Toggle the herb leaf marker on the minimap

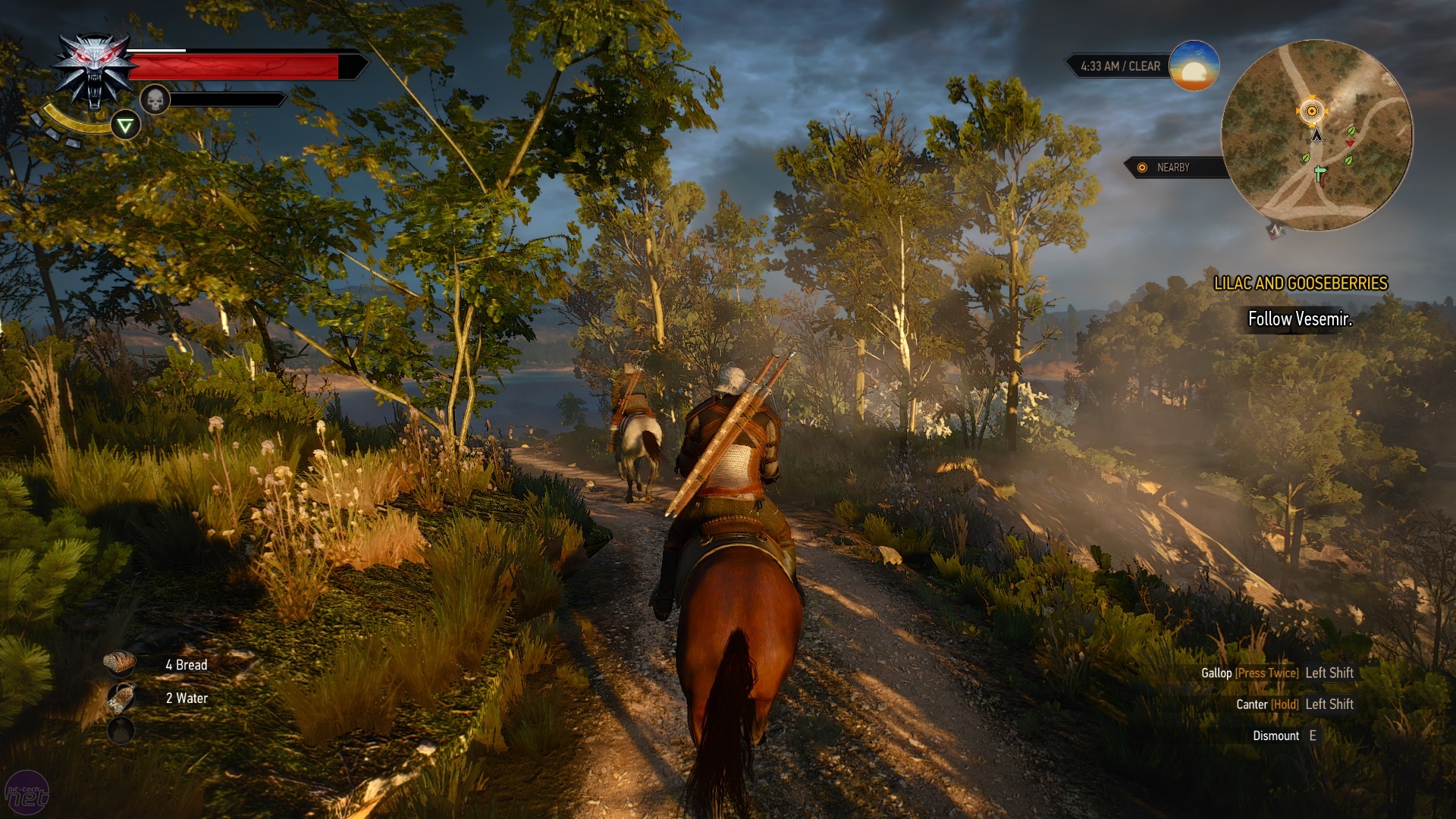coord(1351,131)
